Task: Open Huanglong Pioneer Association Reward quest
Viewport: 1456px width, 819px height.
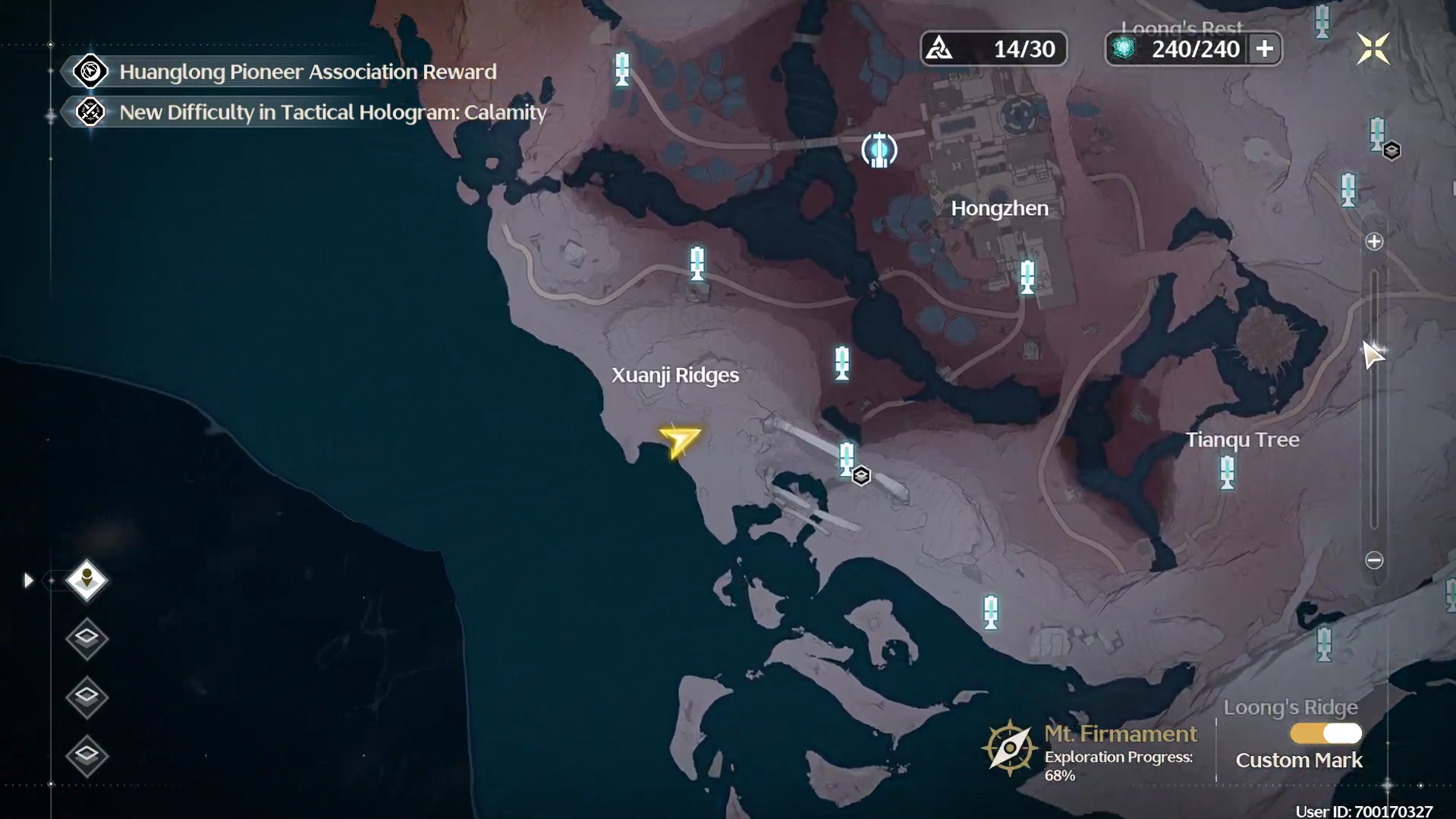Action: coord(307,72)
